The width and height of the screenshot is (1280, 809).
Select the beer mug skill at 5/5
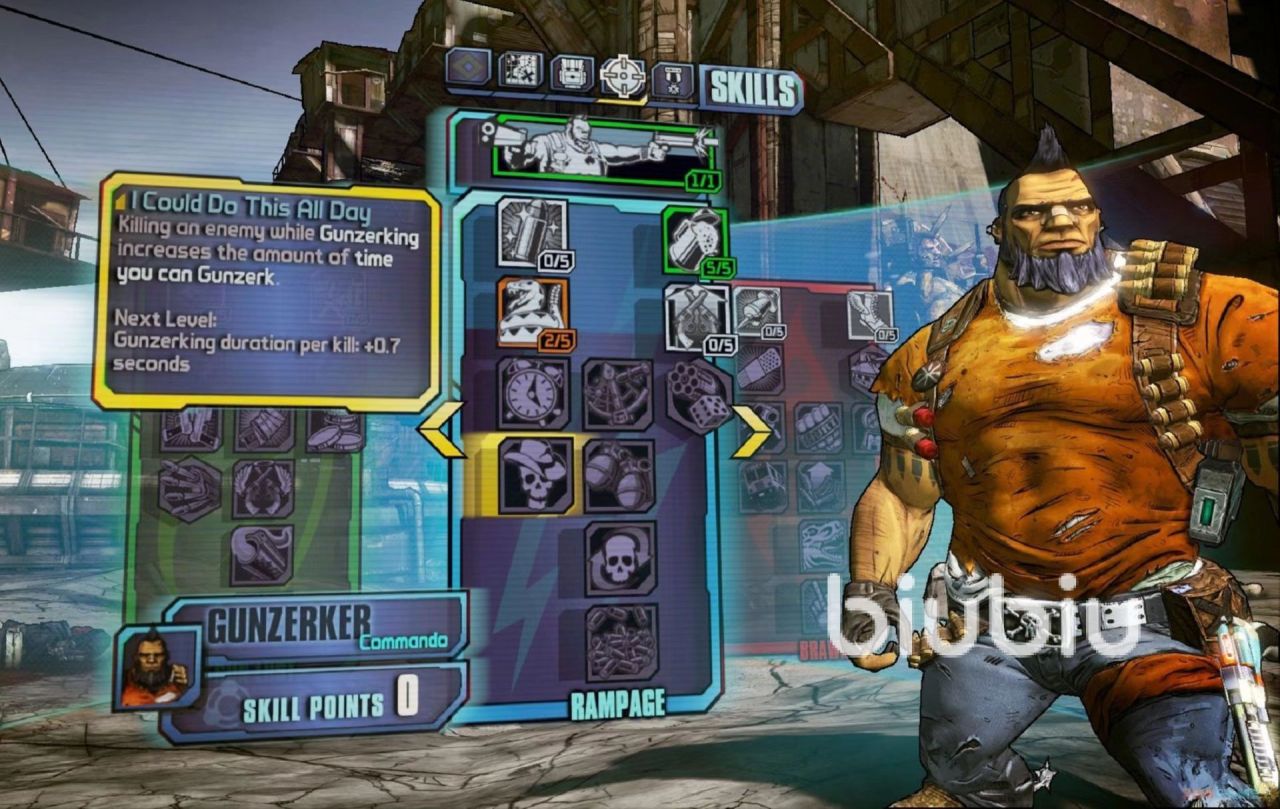pos(696,239)
